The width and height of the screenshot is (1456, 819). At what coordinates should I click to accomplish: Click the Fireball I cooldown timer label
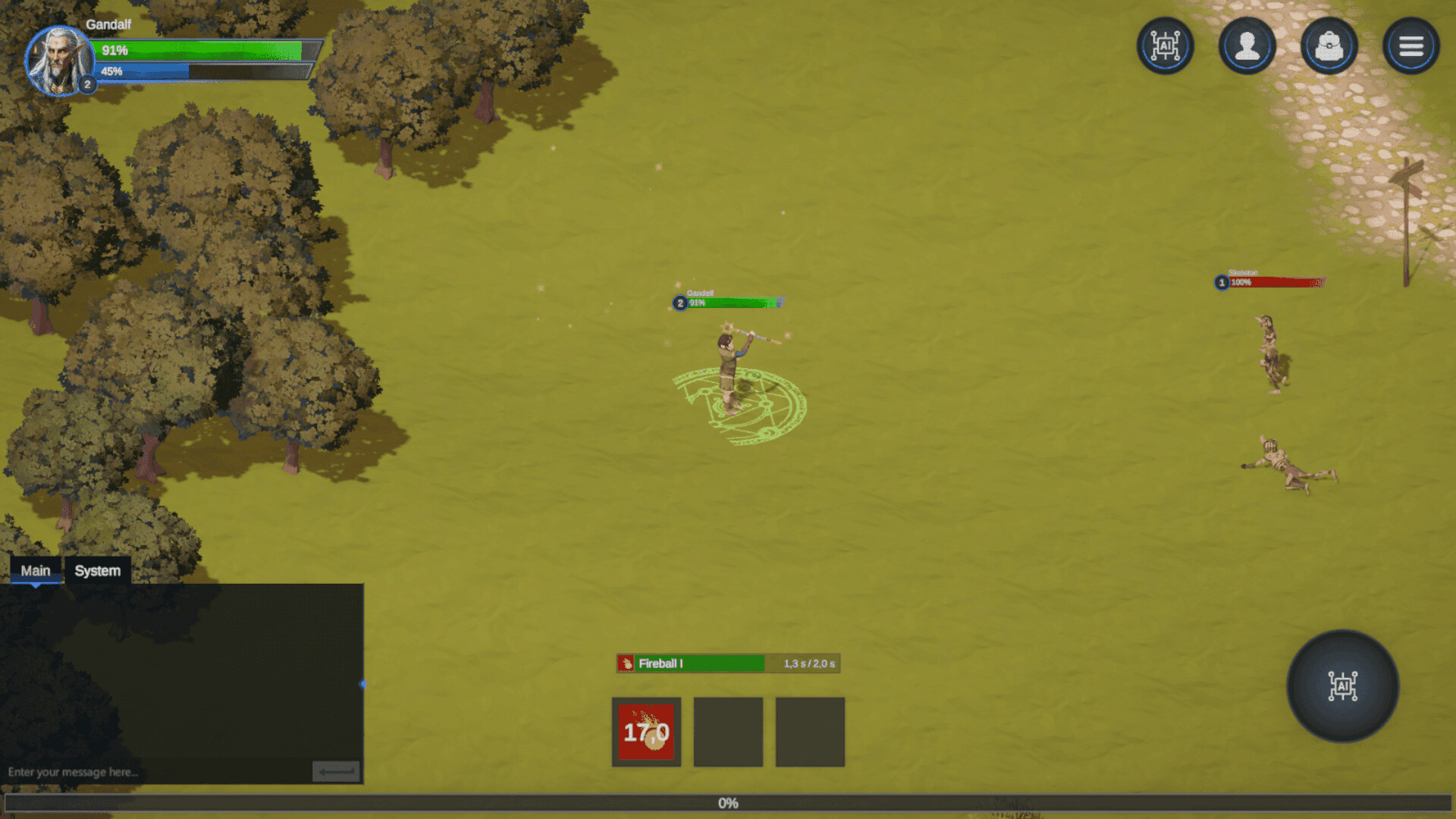pos(808,662)
